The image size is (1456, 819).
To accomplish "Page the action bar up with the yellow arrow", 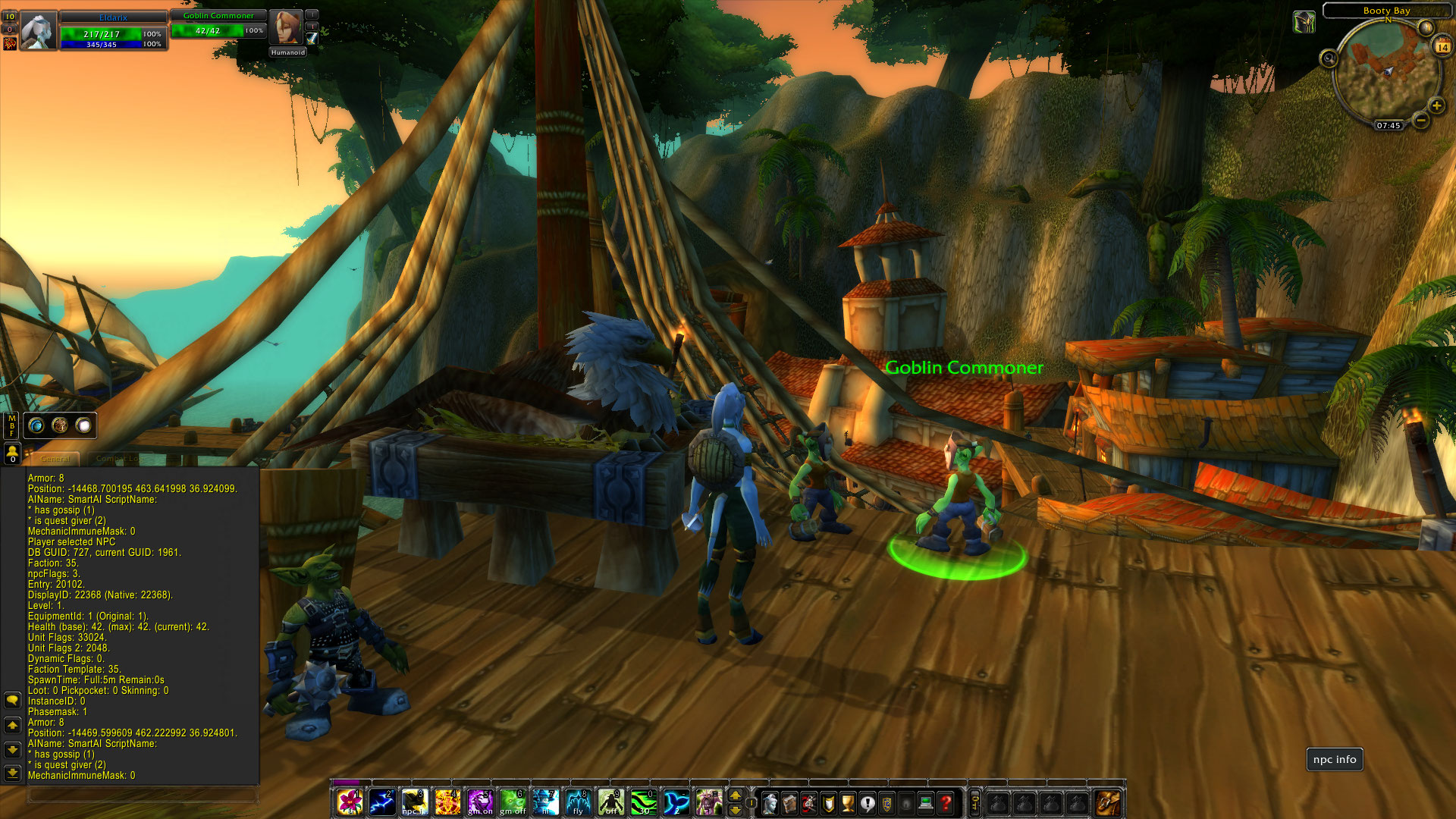I will point(735,795).
